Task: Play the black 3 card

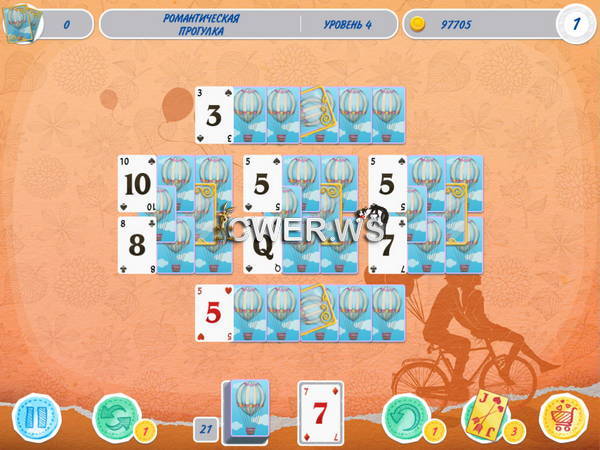Action: (213, 115)
